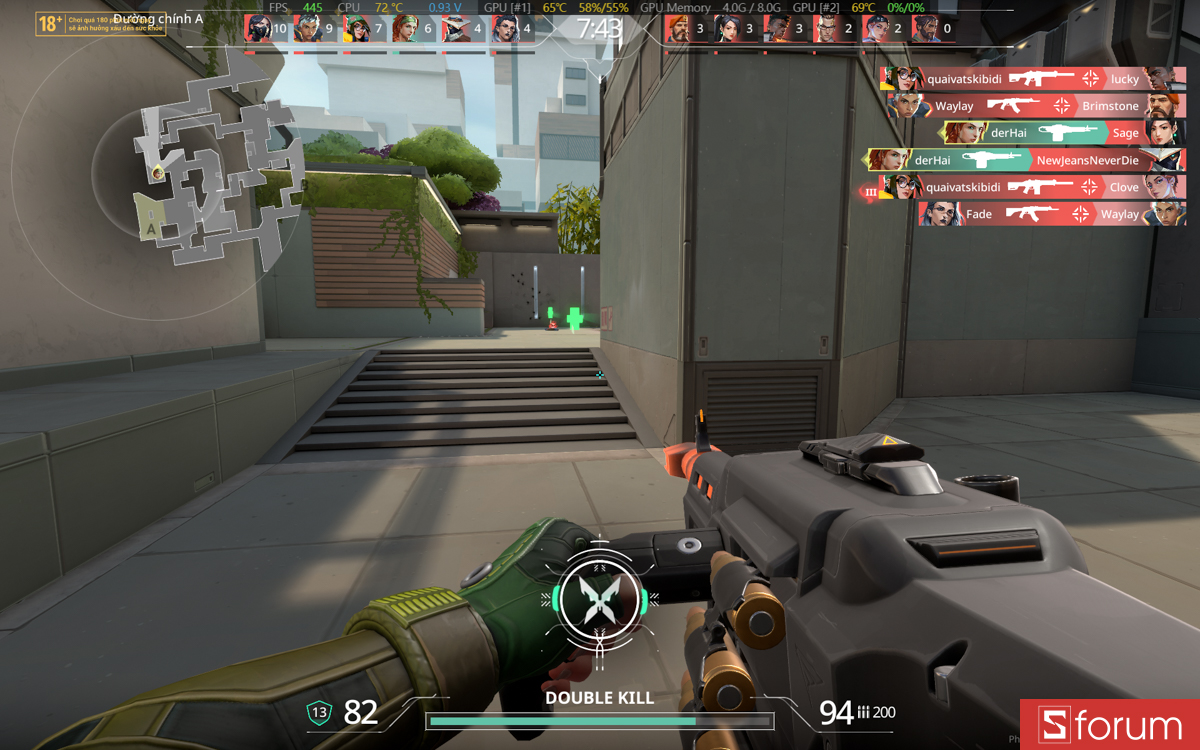Click the Sforum logo watermark
This screenshot has height=750, width=1200.
click(x=1110, y=725)
